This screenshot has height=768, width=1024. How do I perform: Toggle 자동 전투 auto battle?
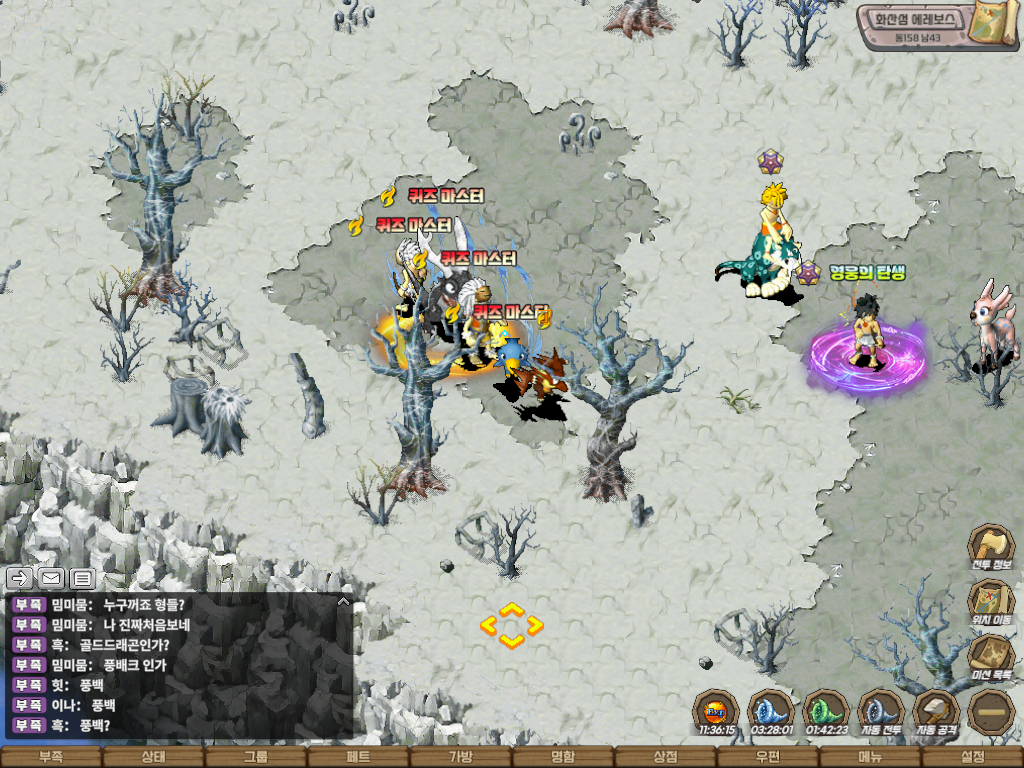[x=881, y=711]
